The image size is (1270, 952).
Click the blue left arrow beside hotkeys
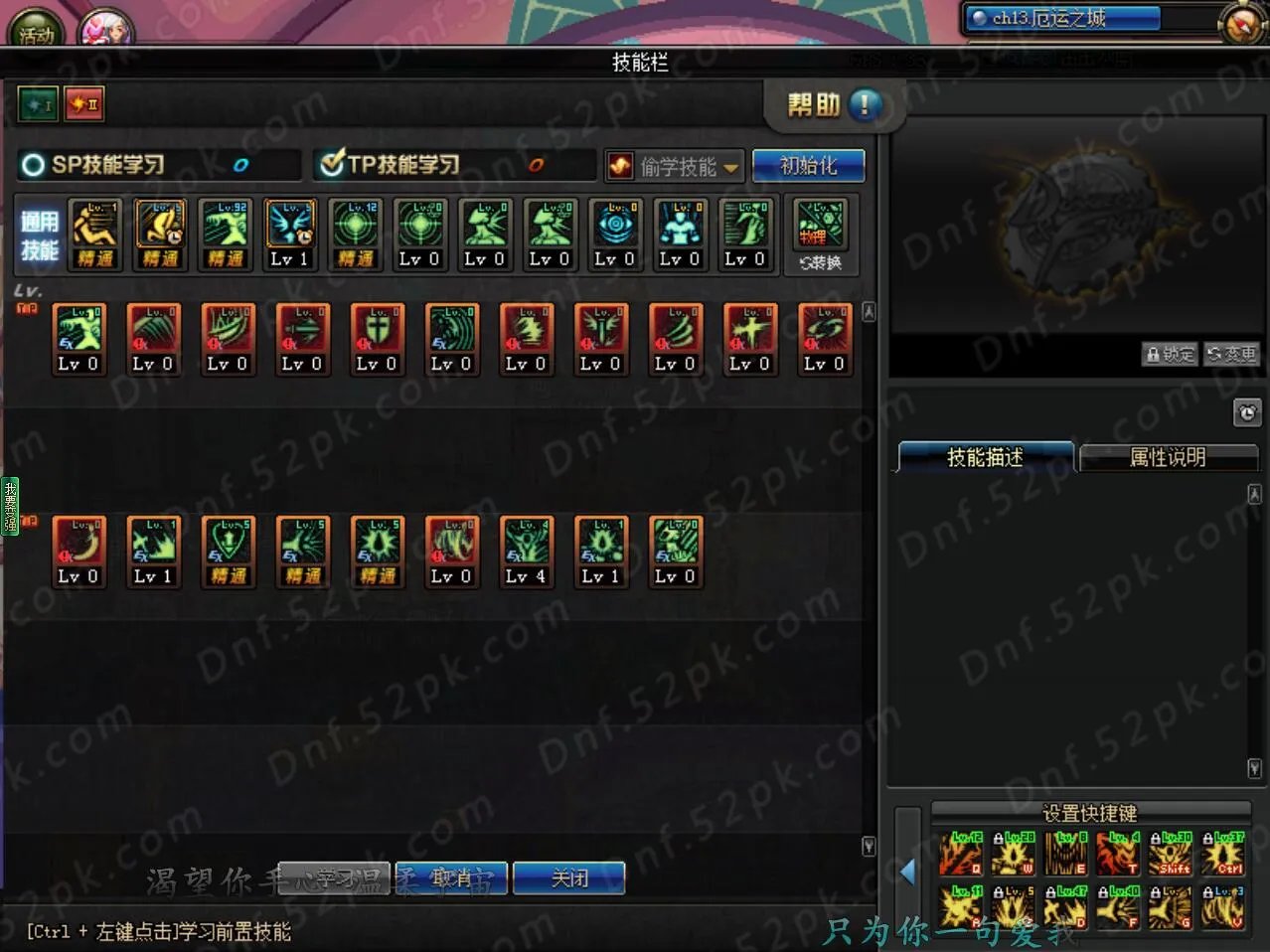click(907, 872)
